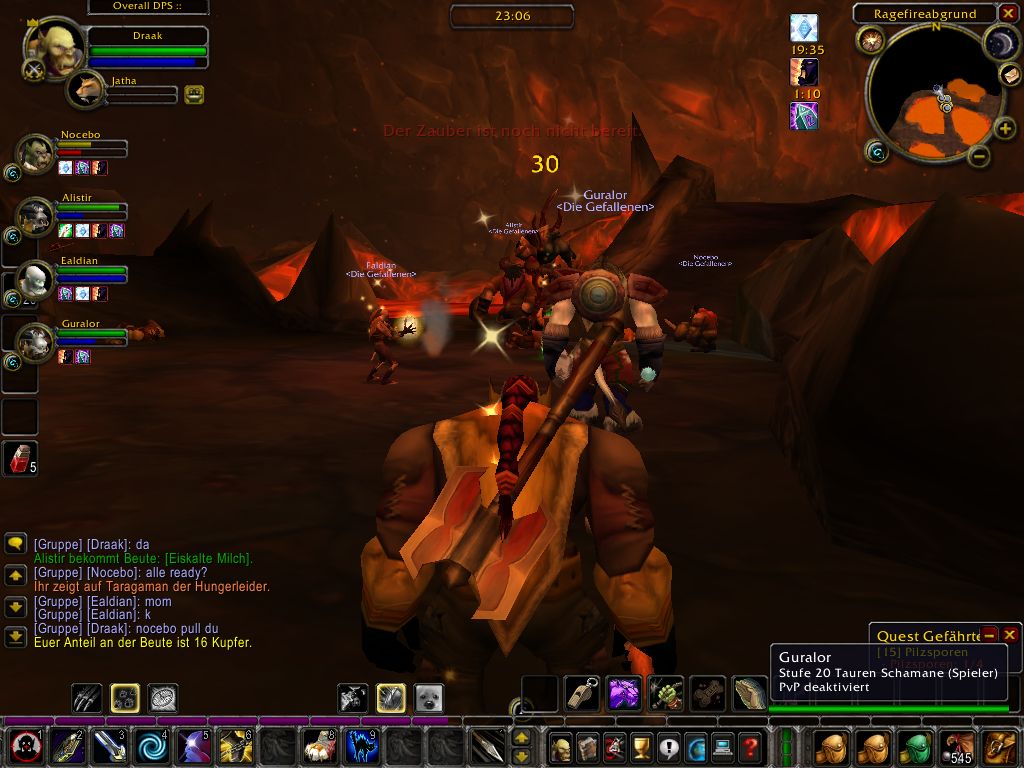
Task: Use the red item with count 5
Action: (20, 459)
